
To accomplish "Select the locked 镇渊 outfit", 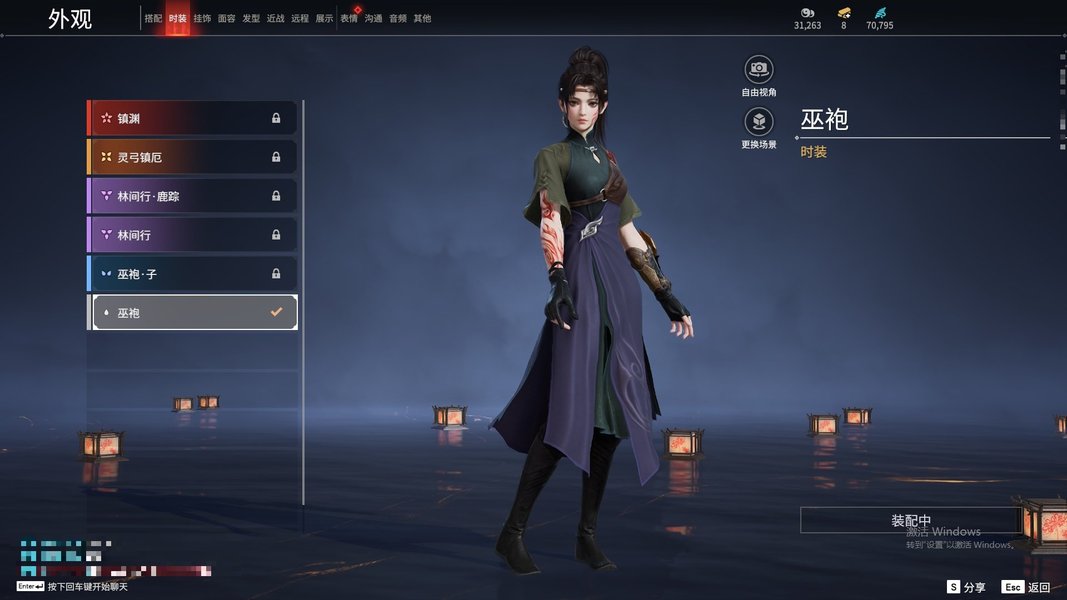I will pos(192,118).
